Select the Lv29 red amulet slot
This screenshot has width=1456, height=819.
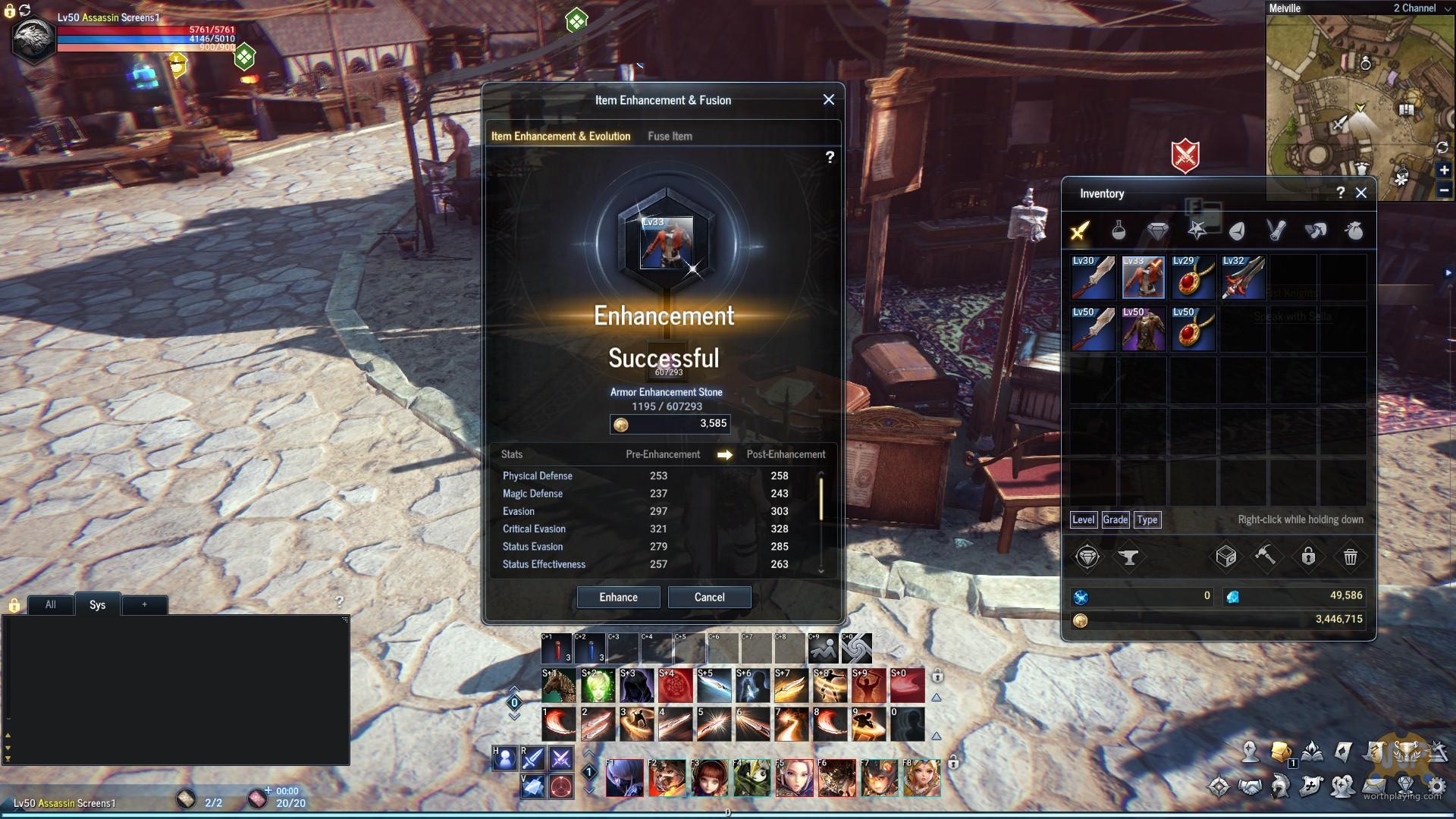click(1193, 278)
